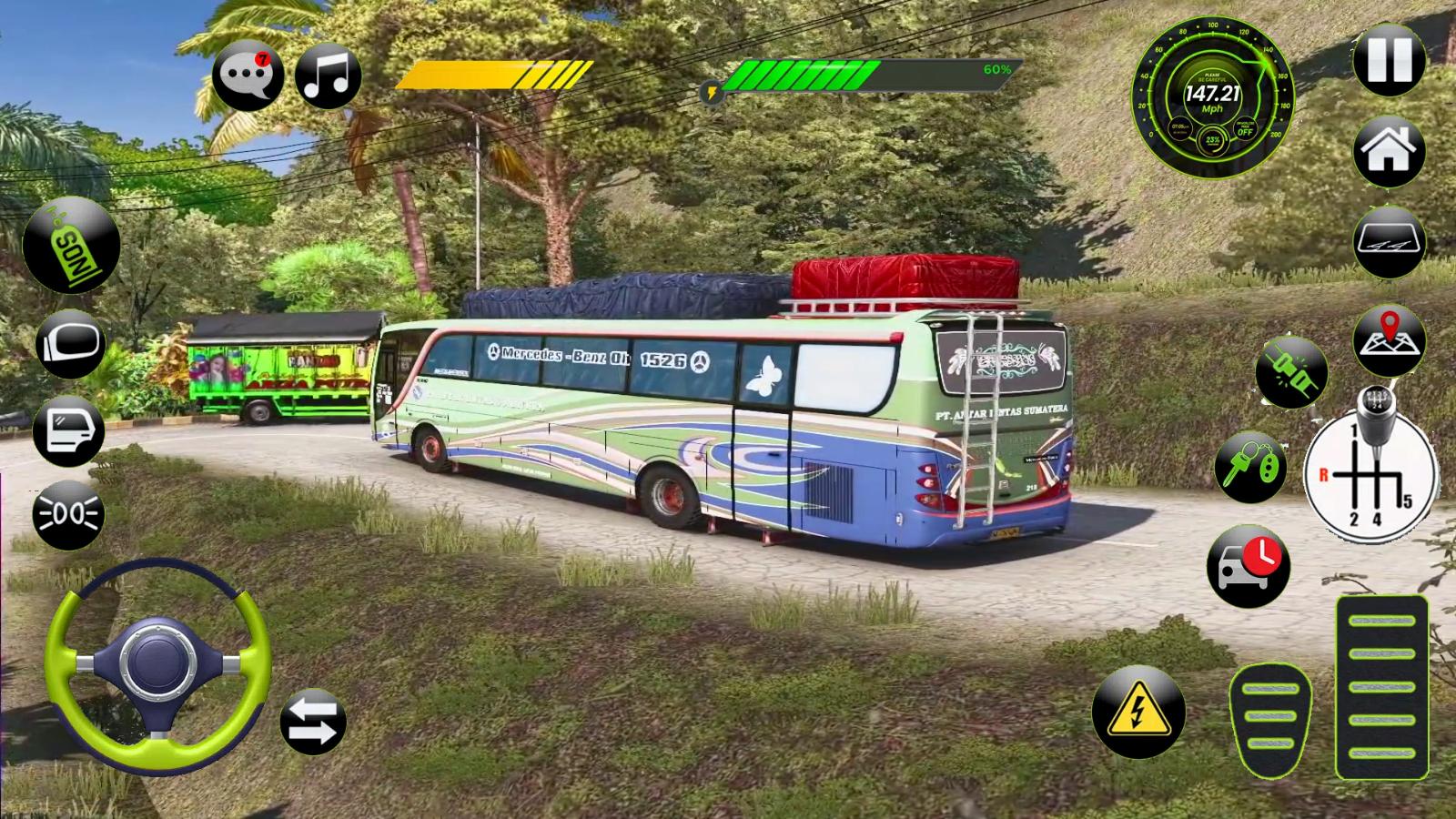Open the map location pin button
This screenshot has height=819, width=1456.
(1389, 340)
